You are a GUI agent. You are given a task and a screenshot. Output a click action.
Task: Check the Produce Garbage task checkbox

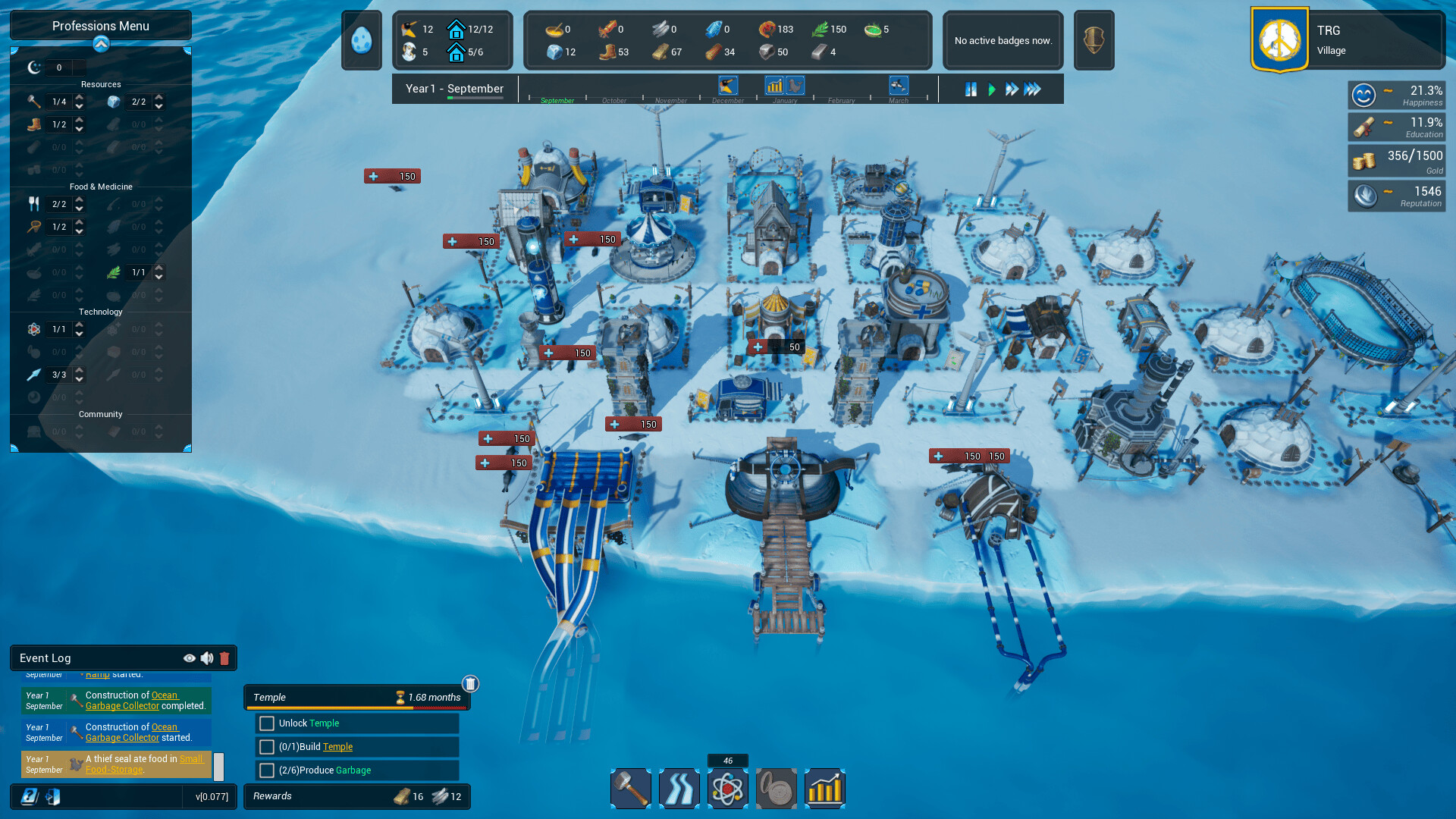267,770
